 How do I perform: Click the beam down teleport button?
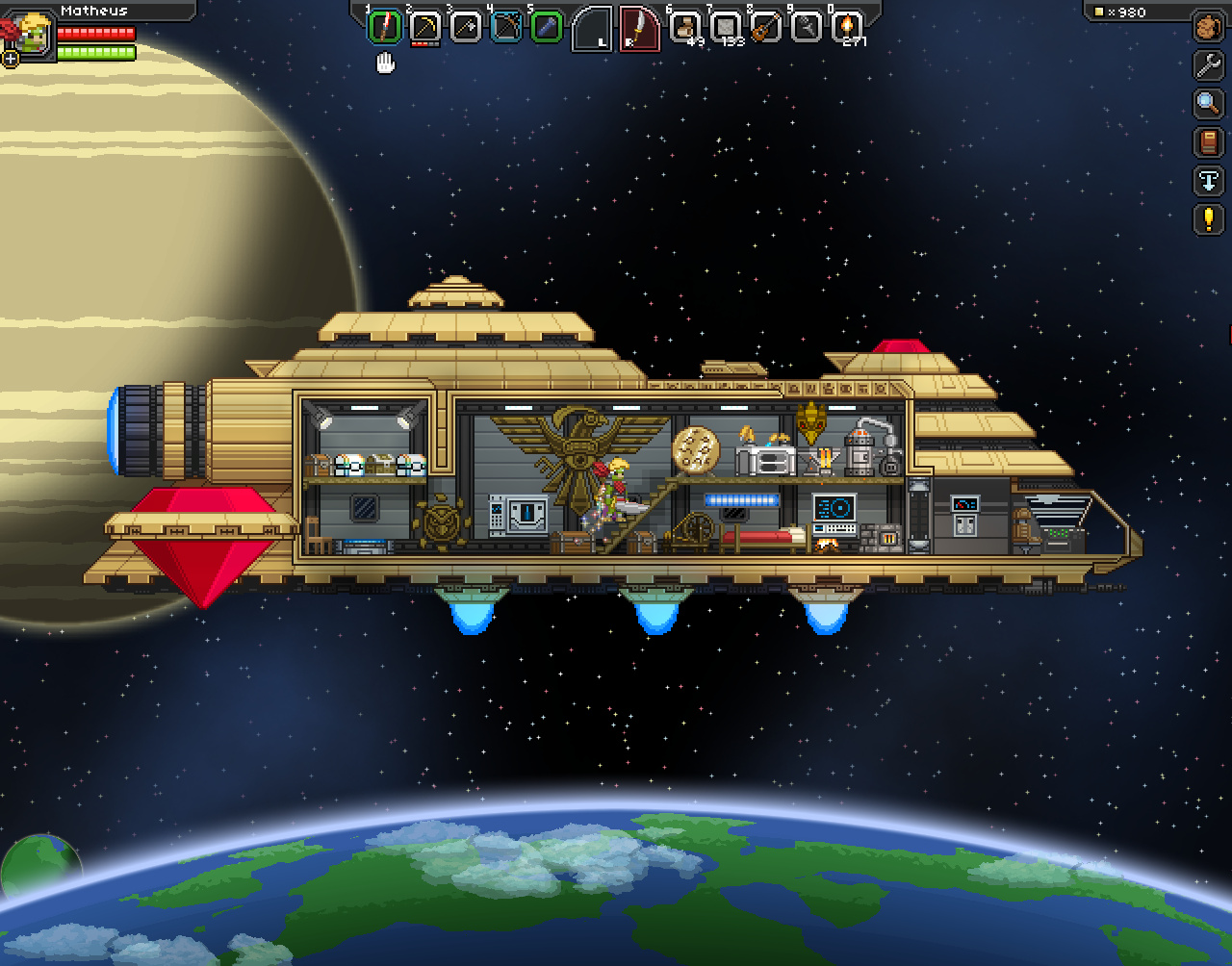[1208, 181]
